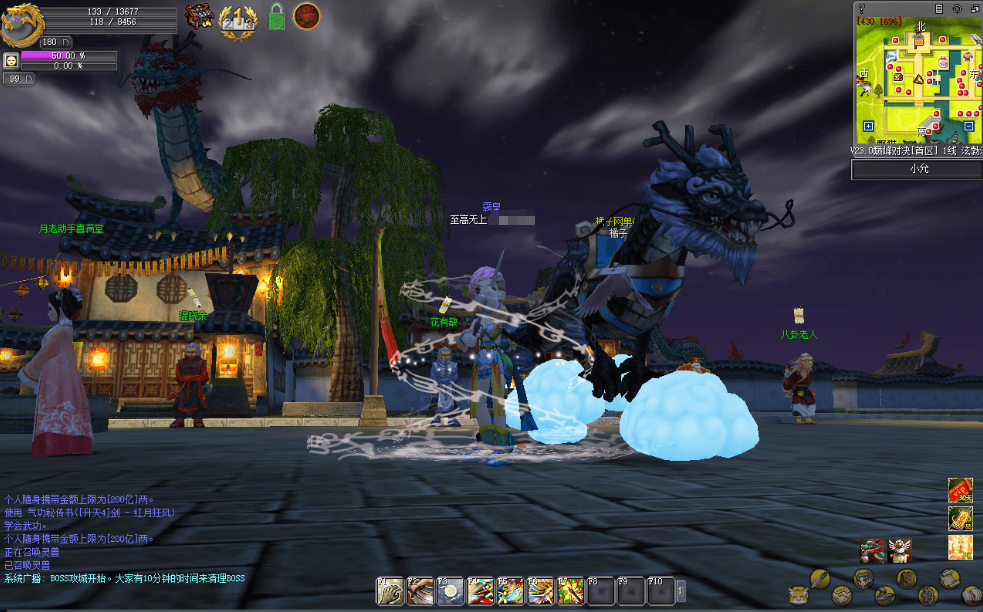Toggle the green padlock icon

point(277,17)
